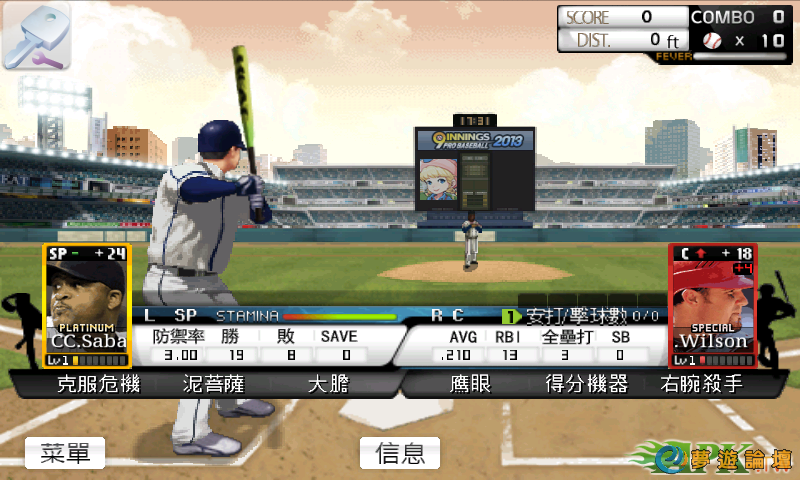Select the Wilson batter card
The image size is (800, 480).
tap(712, 305)
